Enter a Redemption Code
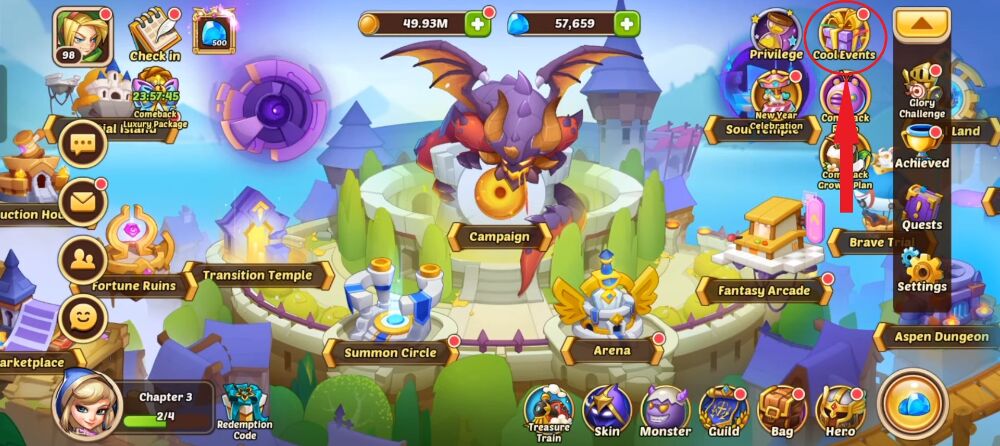 (244, 408)
